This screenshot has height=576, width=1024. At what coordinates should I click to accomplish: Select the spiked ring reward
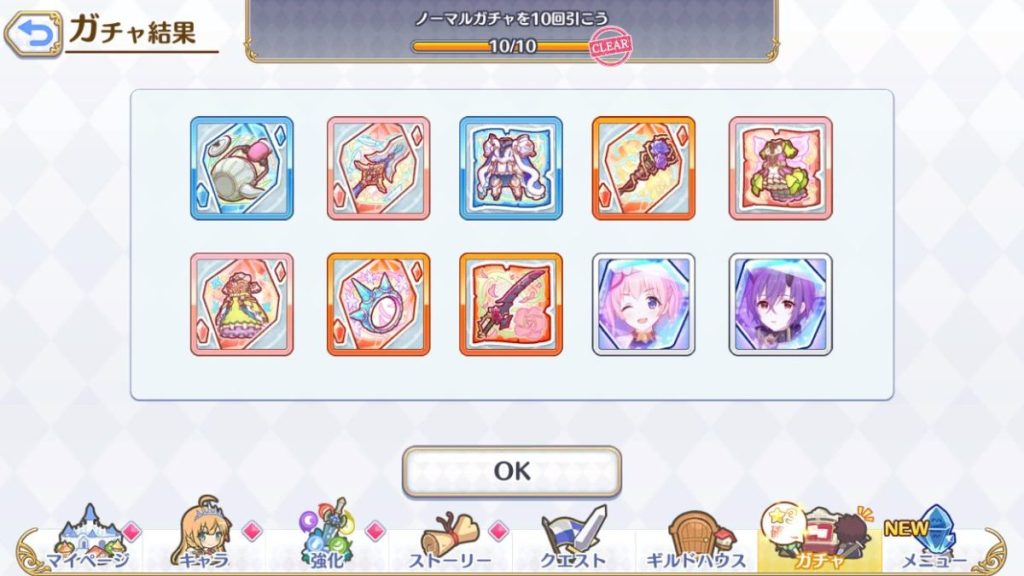coord(378,304)
